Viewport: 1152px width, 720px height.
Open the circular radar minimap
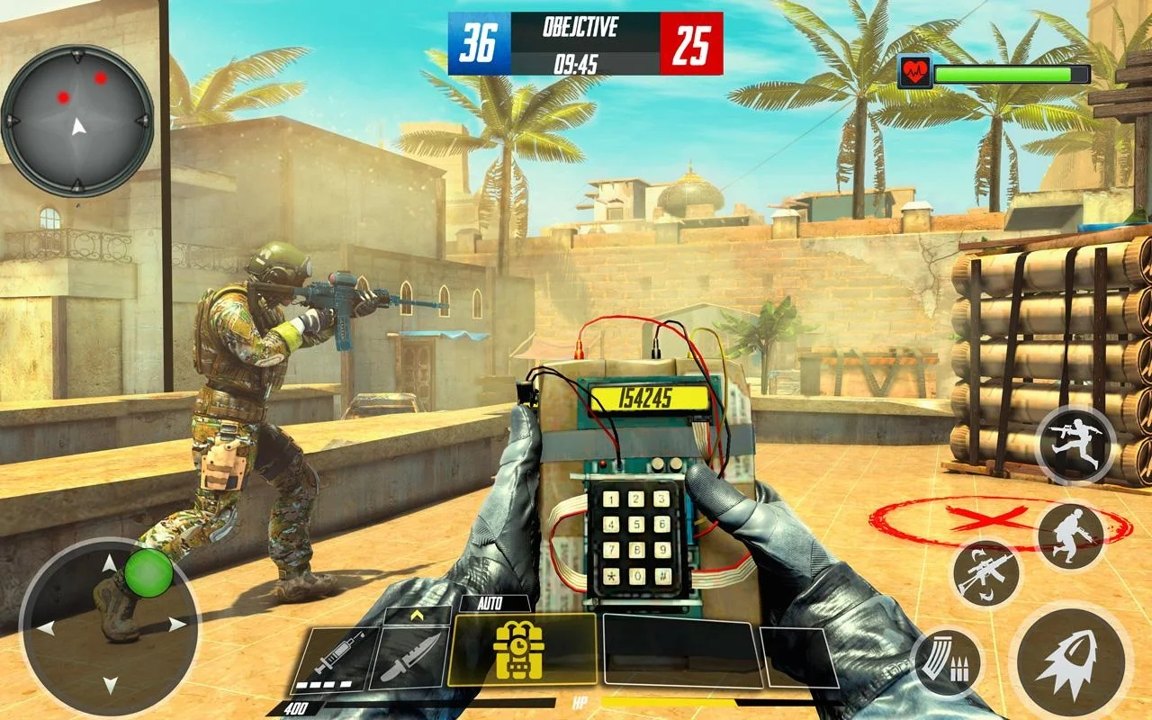[x=77, y=120]
